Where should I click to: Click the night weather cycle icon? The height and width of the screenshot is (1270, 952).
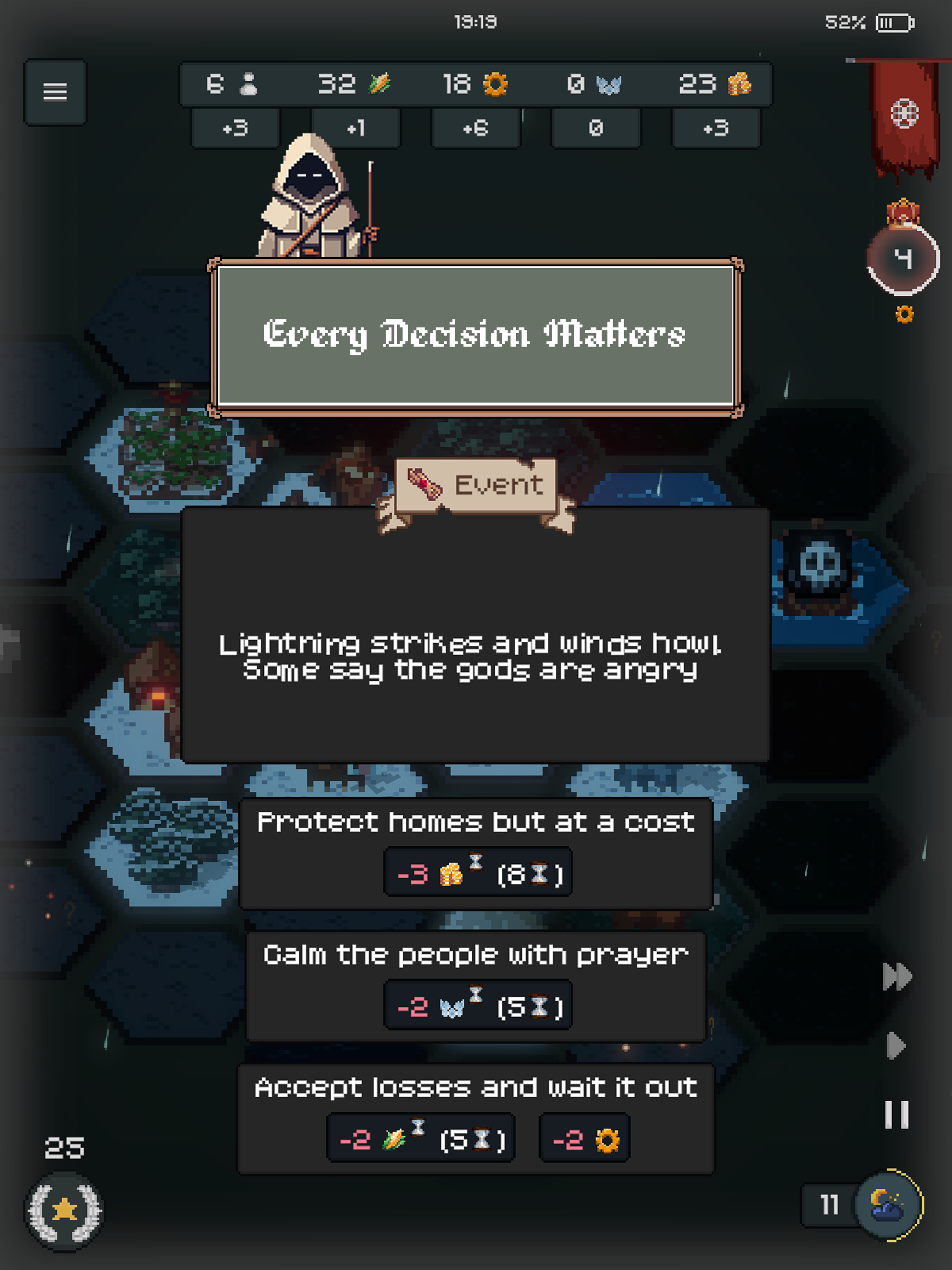click(x=888, y=1204)
